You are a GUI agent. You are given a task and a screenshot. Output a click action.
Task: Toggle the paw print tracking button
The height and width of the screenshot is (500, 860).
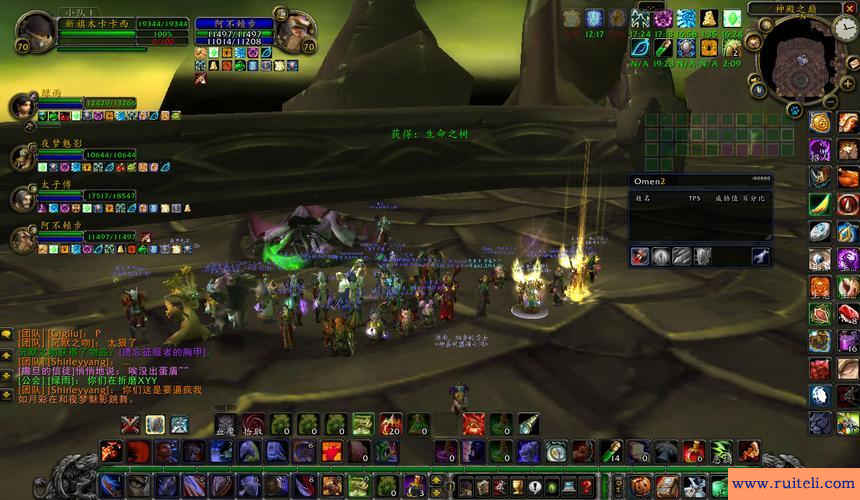(x=793, y=109)
